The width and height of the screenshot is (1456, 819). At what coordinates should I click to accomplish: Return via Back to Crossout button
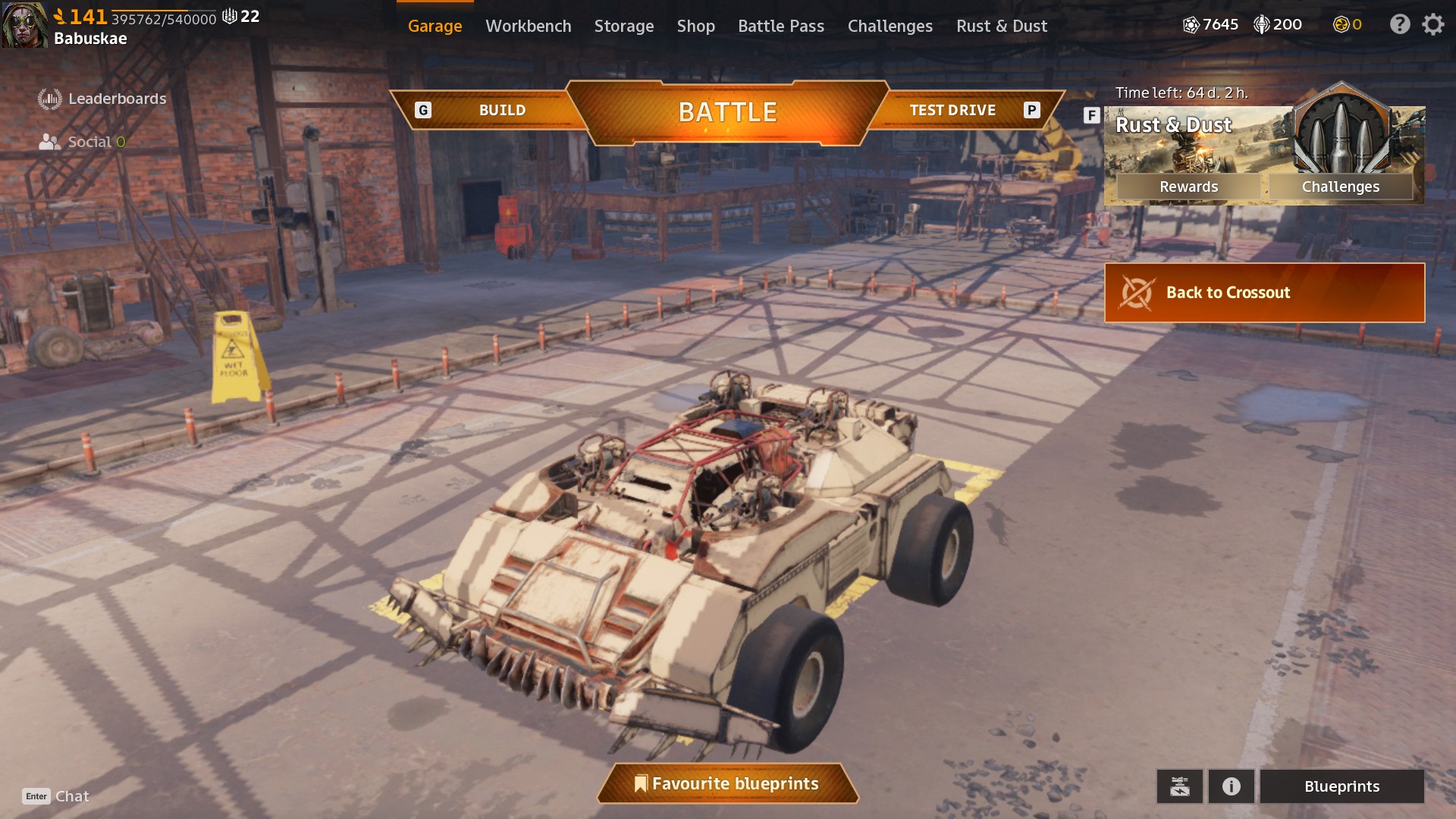pos(1264,293)
